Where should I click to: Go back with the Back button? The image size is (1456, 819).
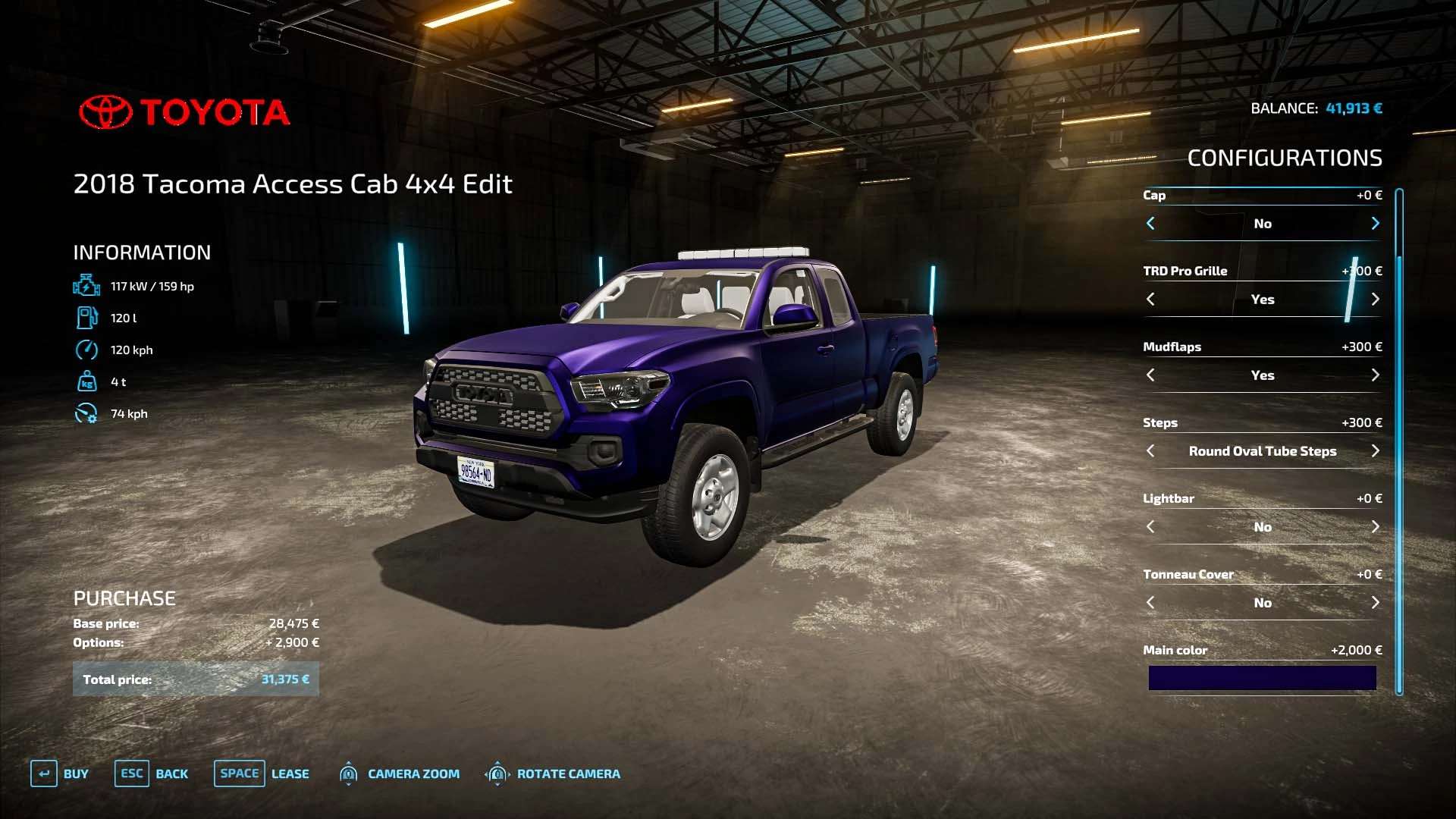tap(152, 773)
